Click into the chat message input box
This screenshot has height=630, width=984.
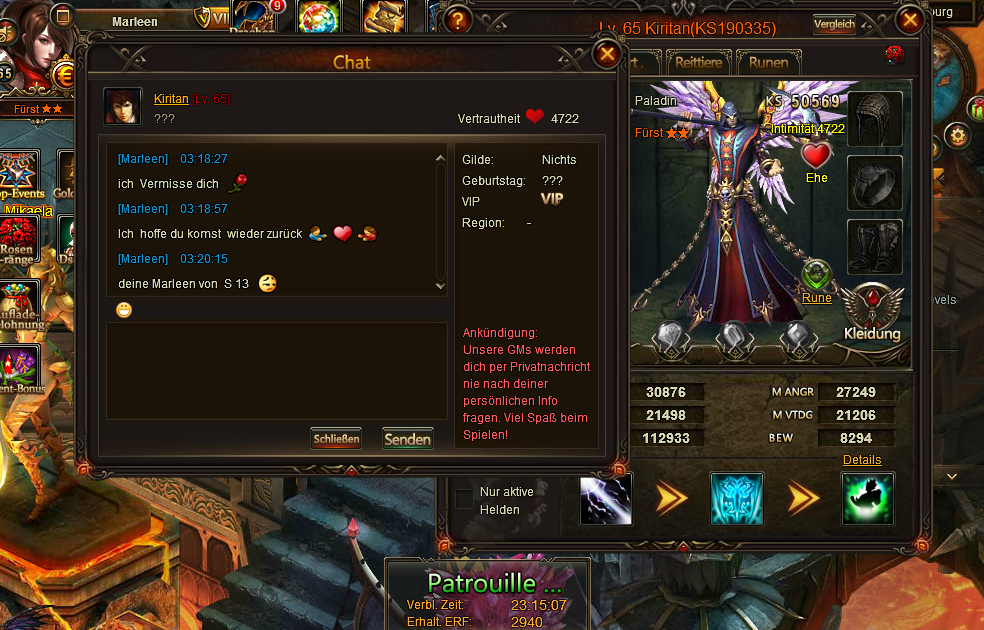276,370
